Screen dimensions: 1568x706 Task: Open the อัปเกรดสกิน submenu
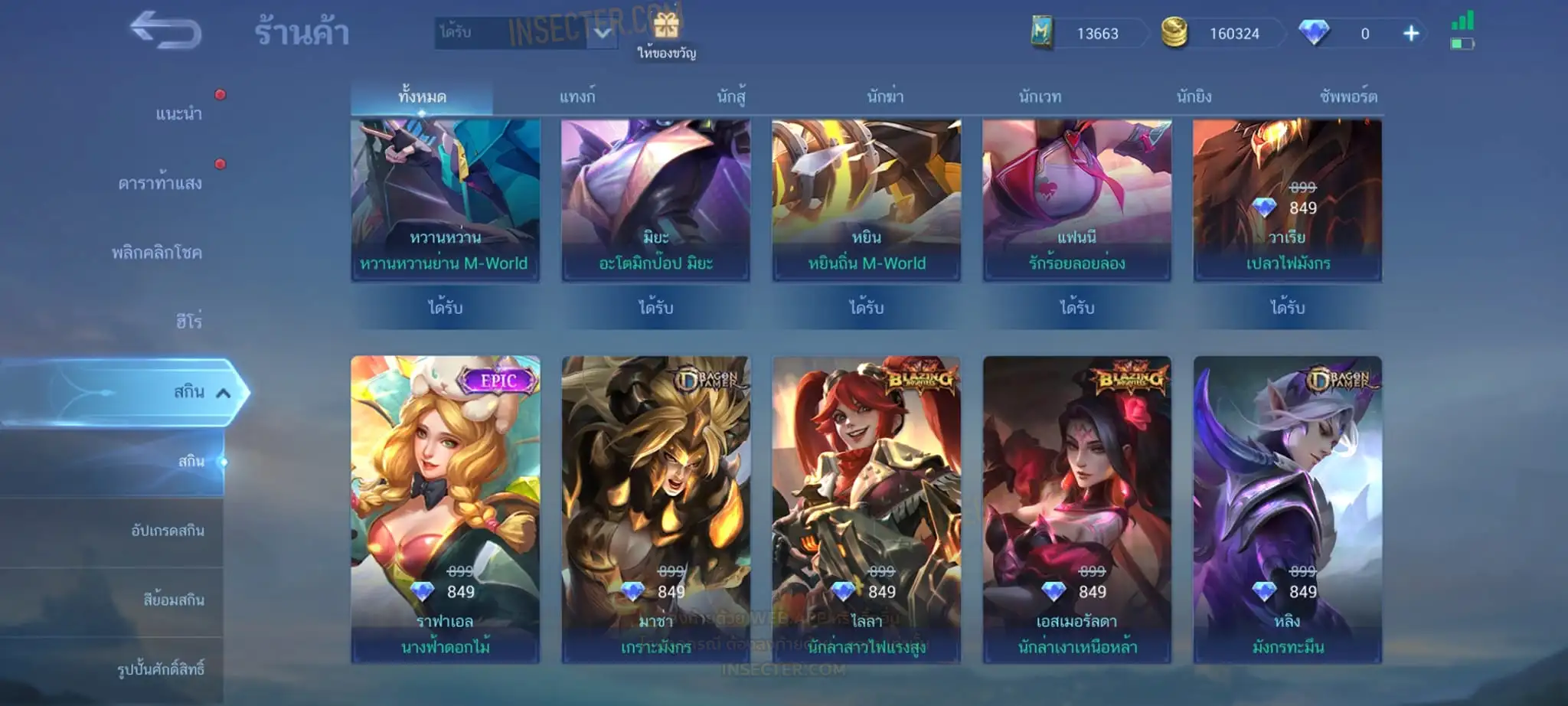168,531
